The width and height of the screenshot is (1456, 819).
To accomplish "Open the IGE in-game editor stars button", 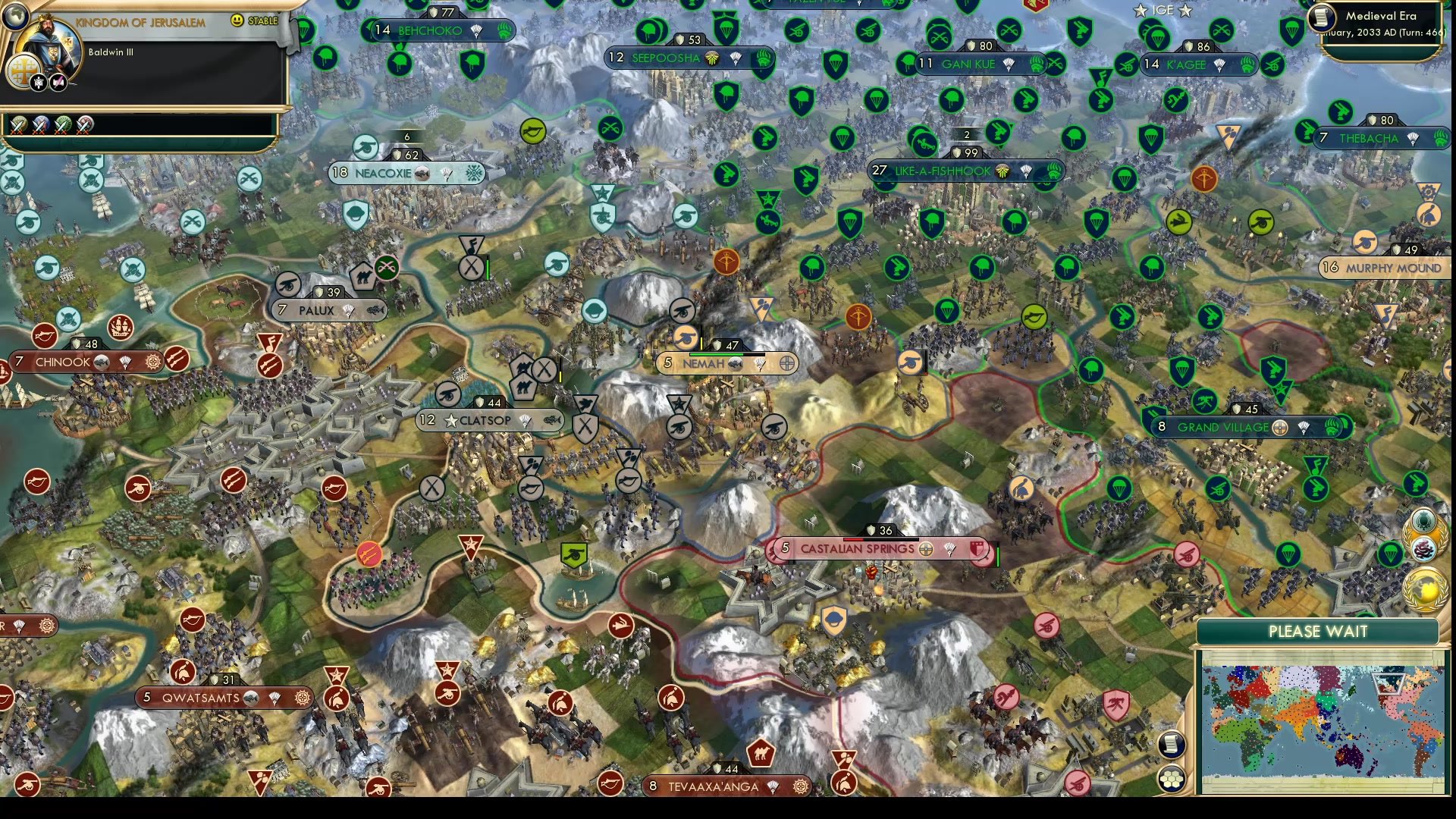I will (x=1162, y=11).
